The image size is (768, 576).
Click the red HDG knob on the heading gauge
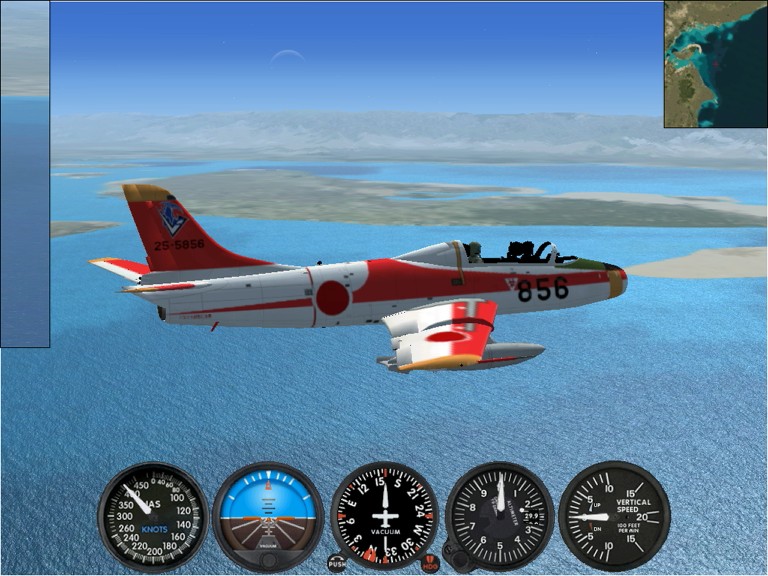tap(430, 563)
